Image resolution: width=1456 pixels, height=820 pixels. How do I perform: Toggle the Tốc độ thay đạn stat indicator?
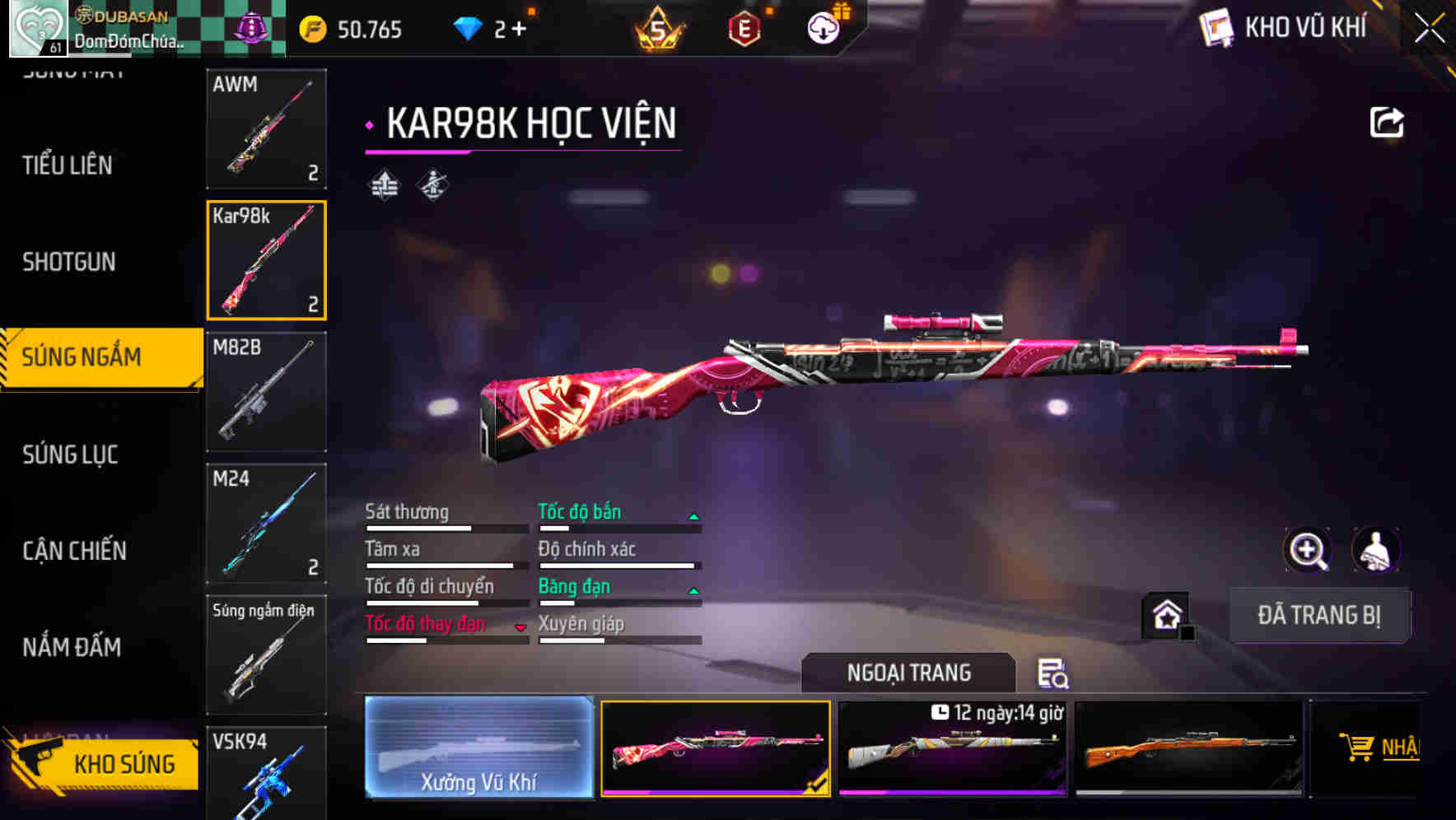(x=521, y=627)
